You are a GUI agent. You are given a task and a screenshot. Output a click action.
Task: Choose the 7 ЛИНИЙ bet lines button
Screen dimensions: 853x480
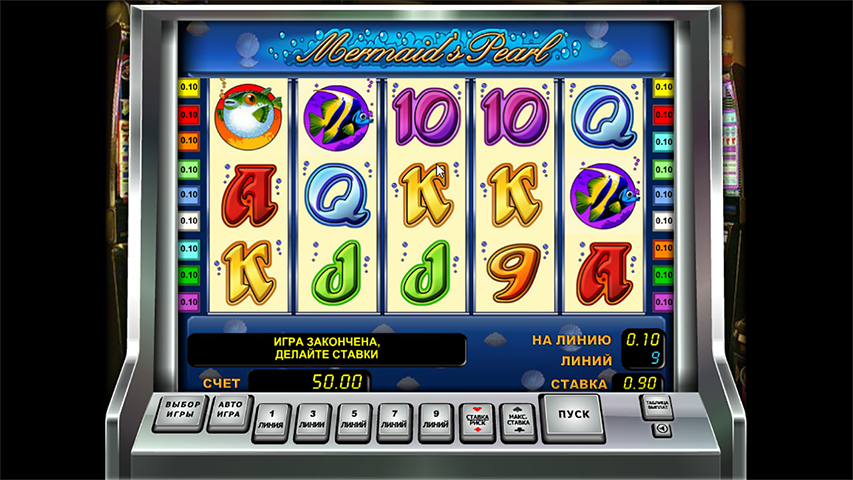point(394,419)
